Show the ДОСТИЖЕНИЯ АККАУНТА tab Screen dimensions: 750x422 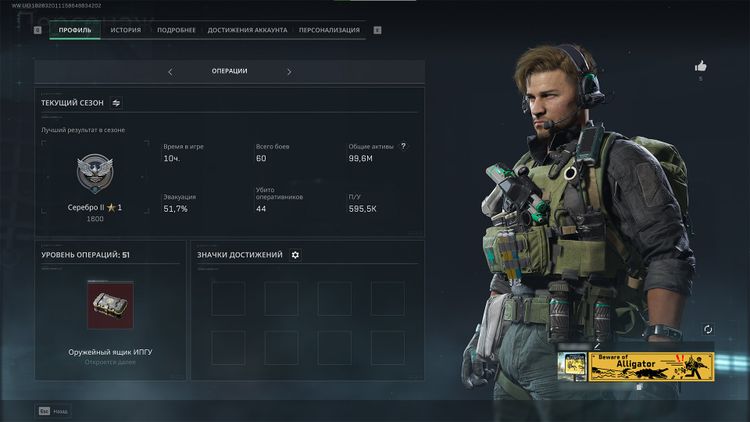click(247, 30)
